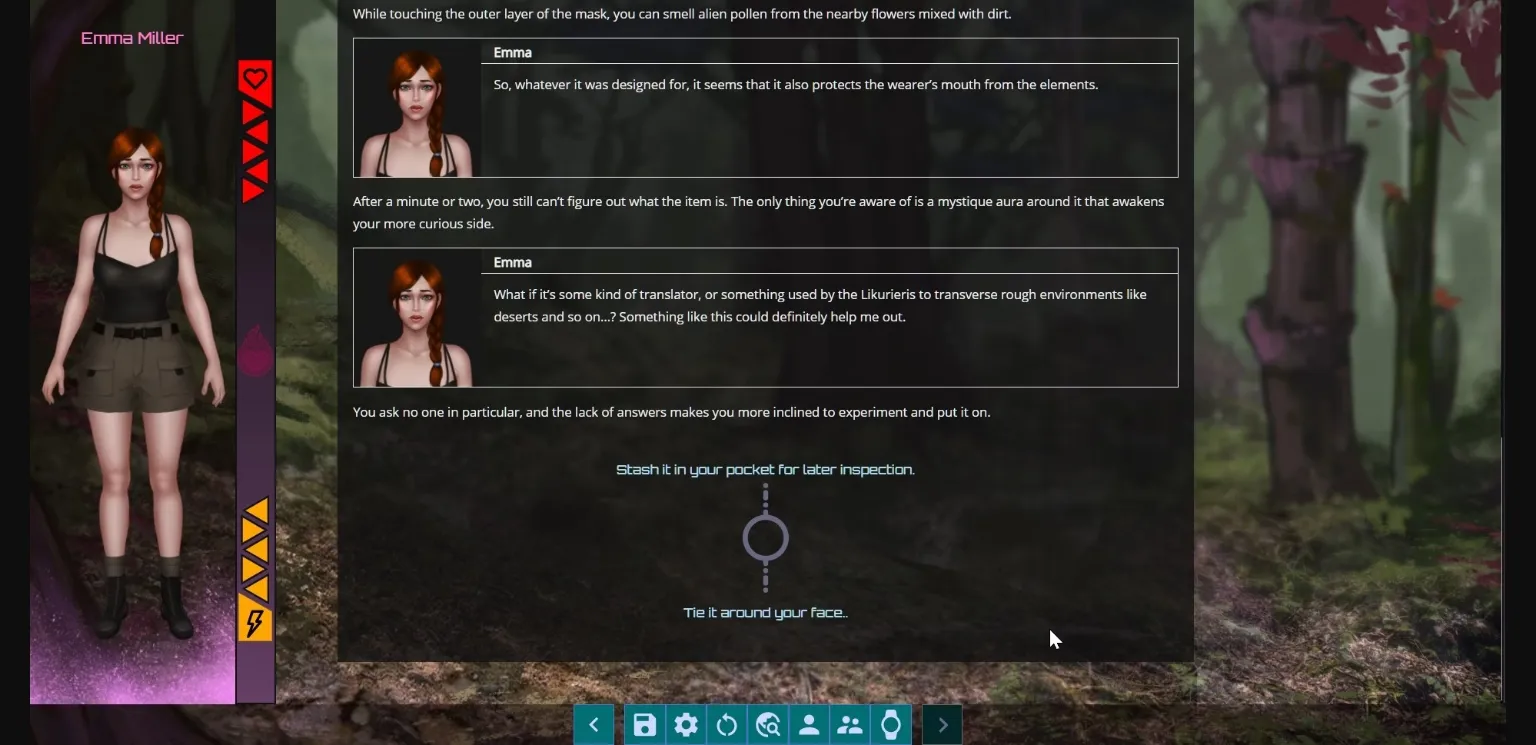This screenshot has width=1536, height=745.
Task: Click the flame icon on the stat bar
Action: tap(255, 348)
